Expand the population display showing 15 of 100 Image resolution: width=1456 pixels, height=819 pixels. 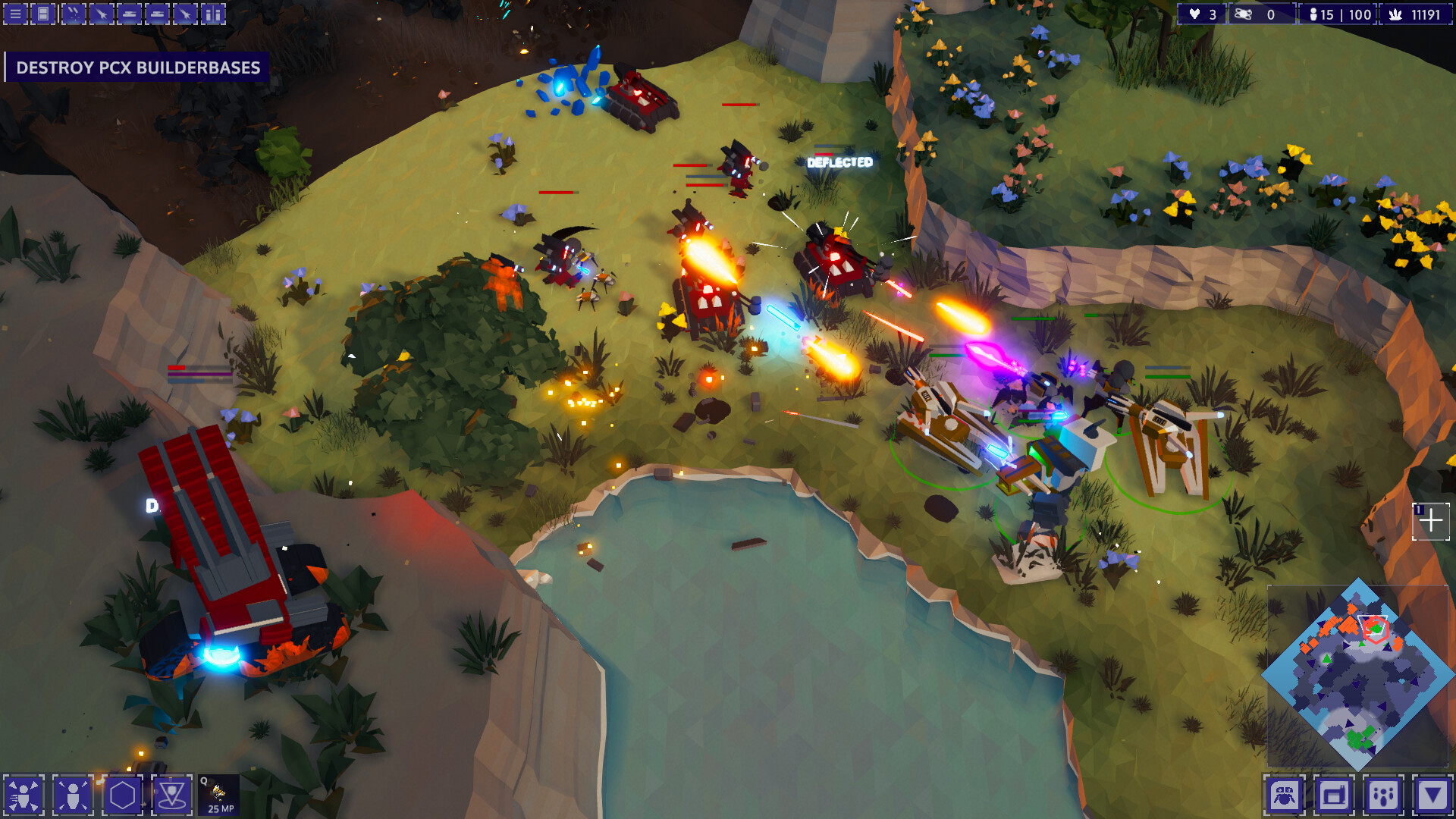pyautogui.click(x=1337, y=14)
